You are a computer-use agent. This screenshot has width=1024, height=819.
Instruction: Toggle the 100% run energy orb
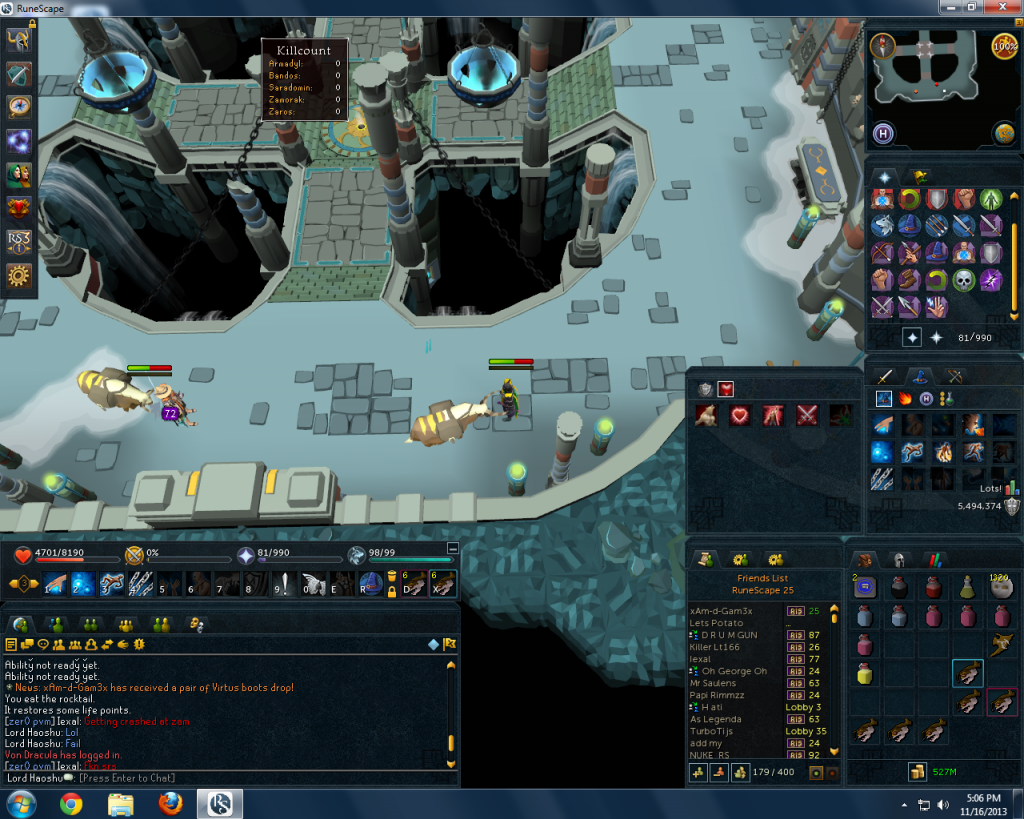click(x=1004, y=46)
